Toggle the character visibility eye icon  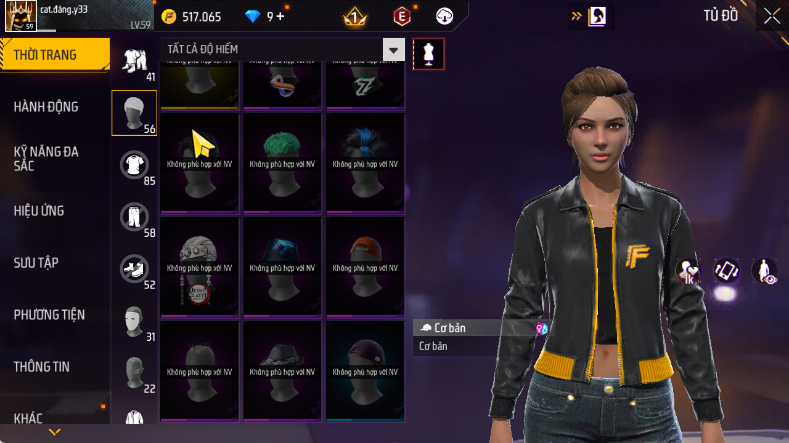pyautogui.click(x=765, y=270)
